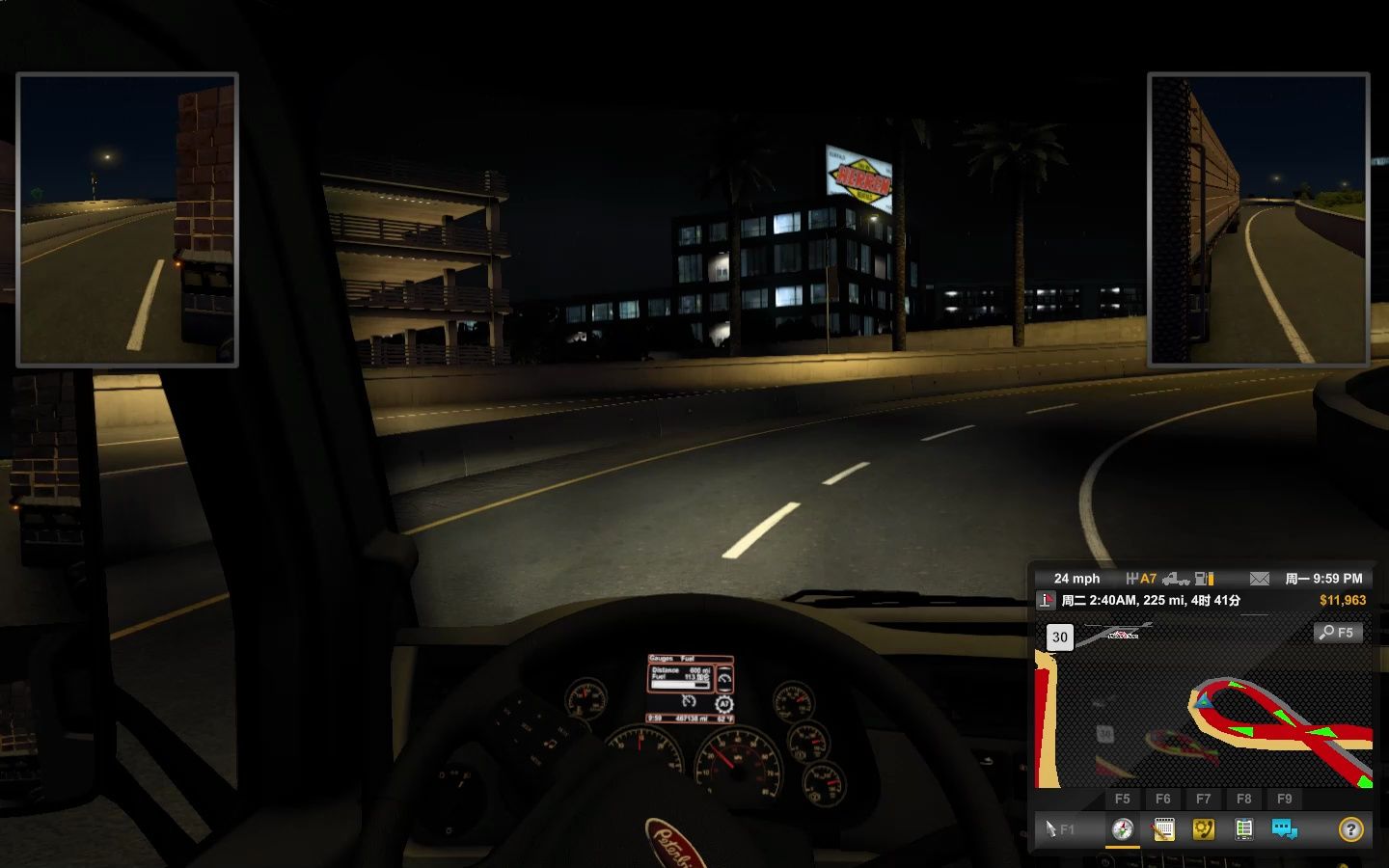
Task: Click the ETA row showing 225 mi remaining
Action: (1150, 600)
